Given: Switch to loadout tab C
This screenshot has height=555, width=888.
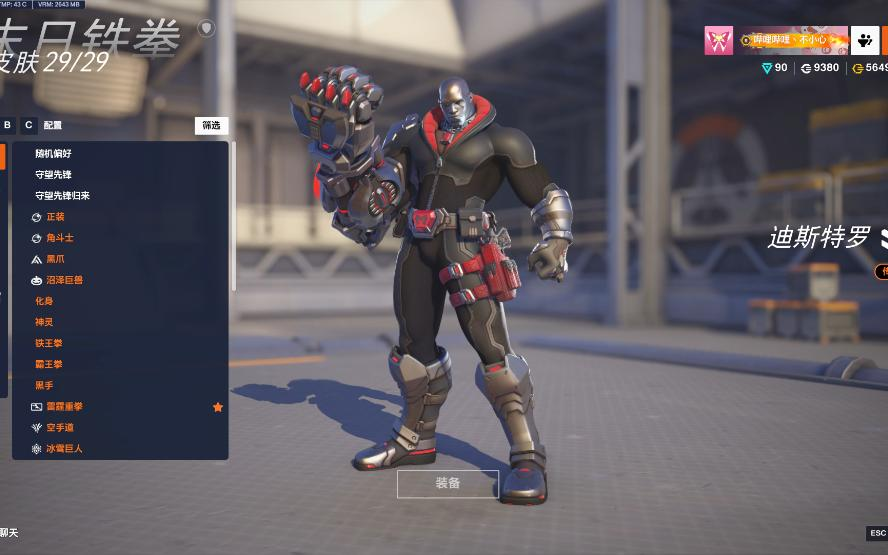Looking at the screenshot, I should [29, 125].
